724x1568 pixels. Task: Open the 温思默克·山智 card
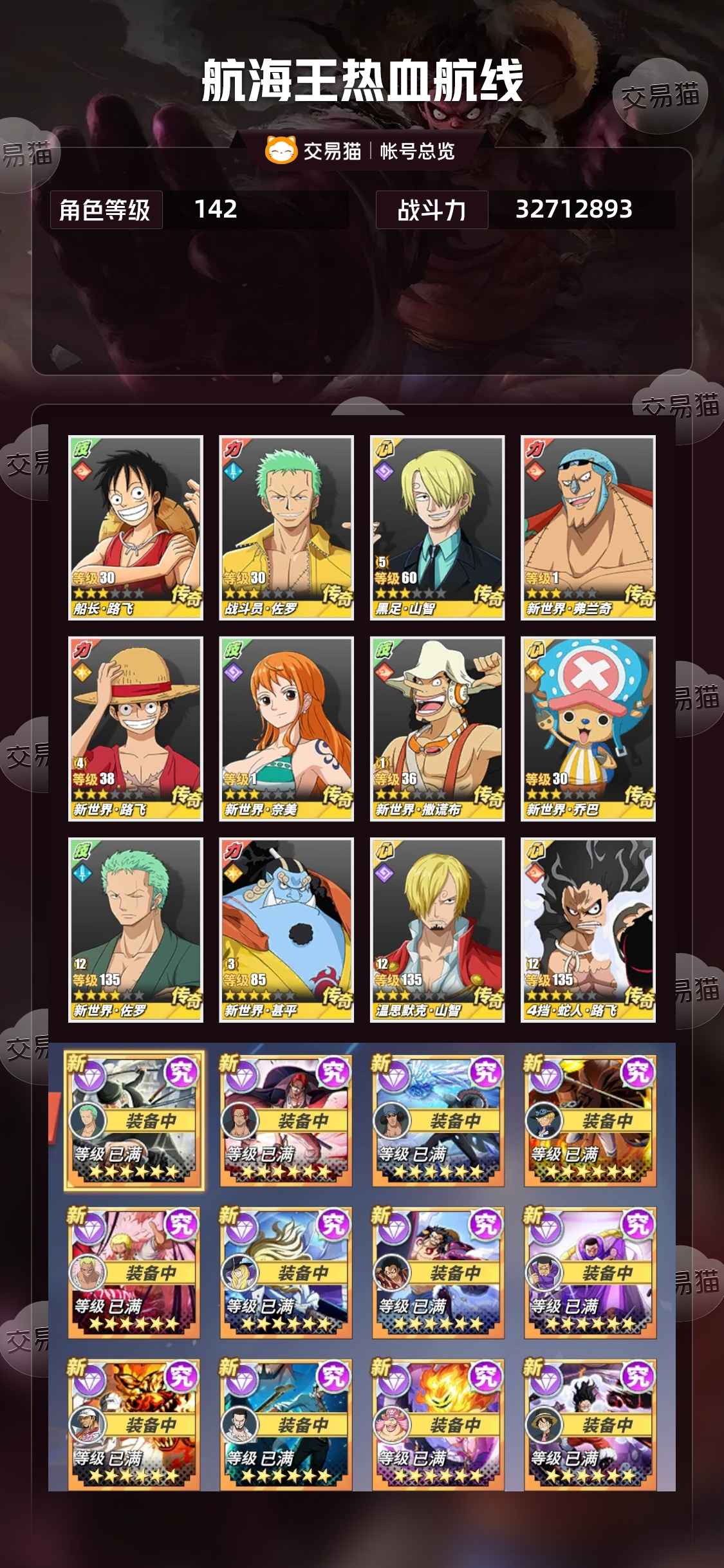tap(437, 929)
